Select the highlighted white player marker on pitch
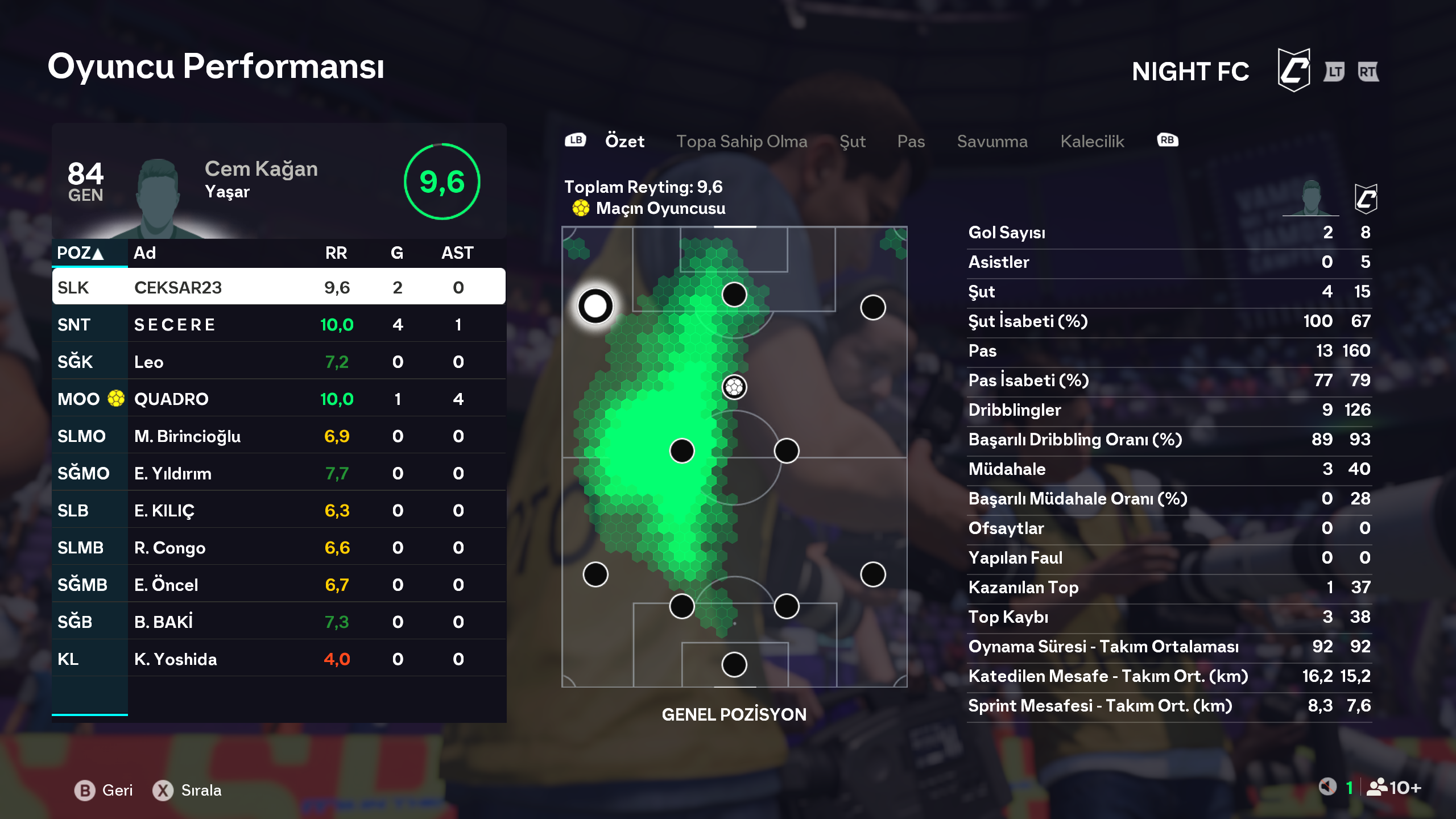The height and width of the screenshot is (819, 1456). [595, 306]
